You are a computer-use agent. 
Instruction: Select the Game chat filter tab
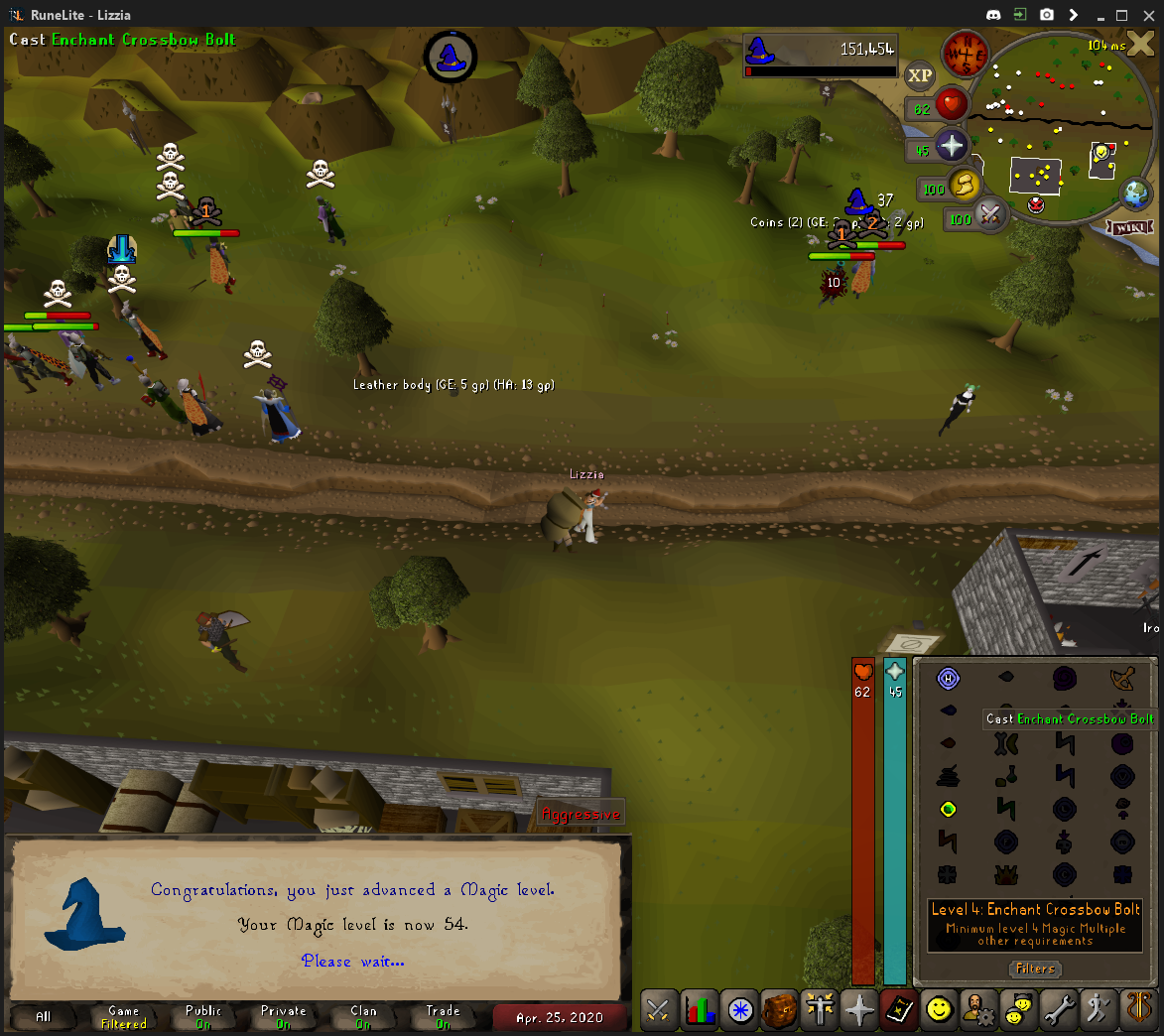123,1016
